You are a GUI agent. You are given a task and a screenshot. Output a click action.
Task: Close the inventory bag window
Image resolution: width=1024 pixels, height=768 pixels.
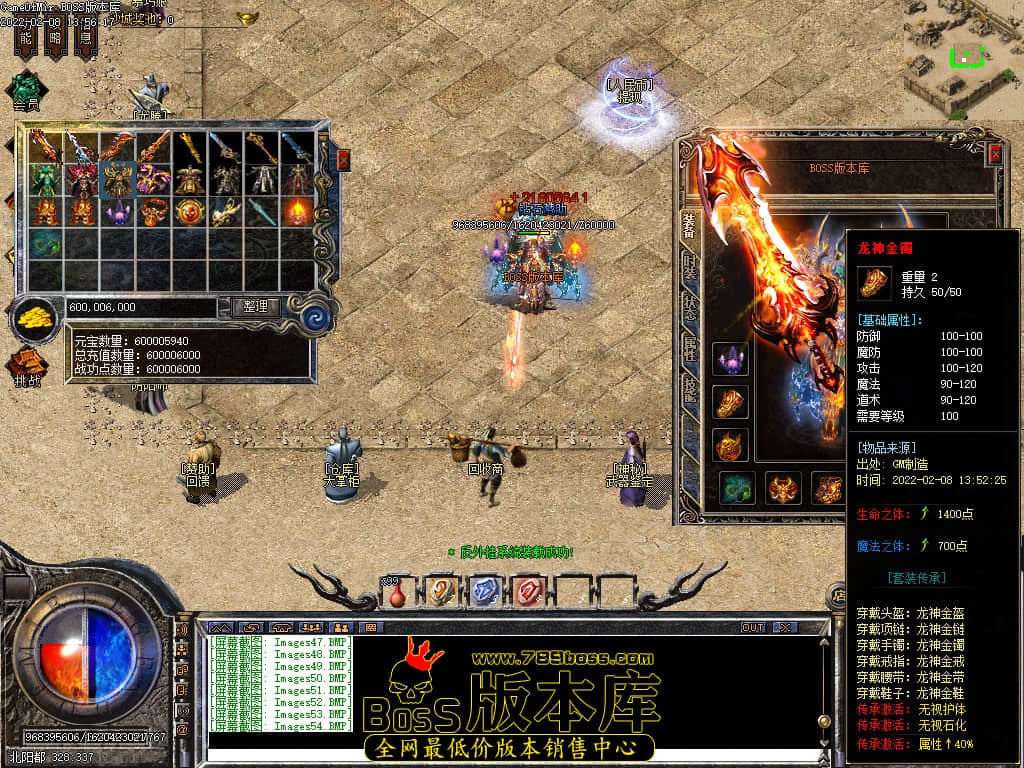(344, 160)
